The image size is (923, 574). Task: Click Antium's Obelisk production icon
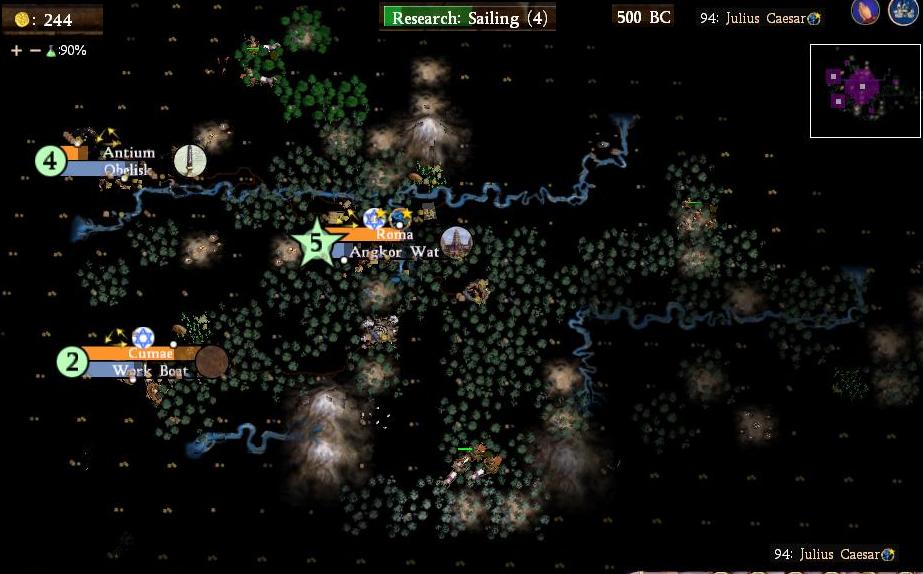tap(190, 161)
